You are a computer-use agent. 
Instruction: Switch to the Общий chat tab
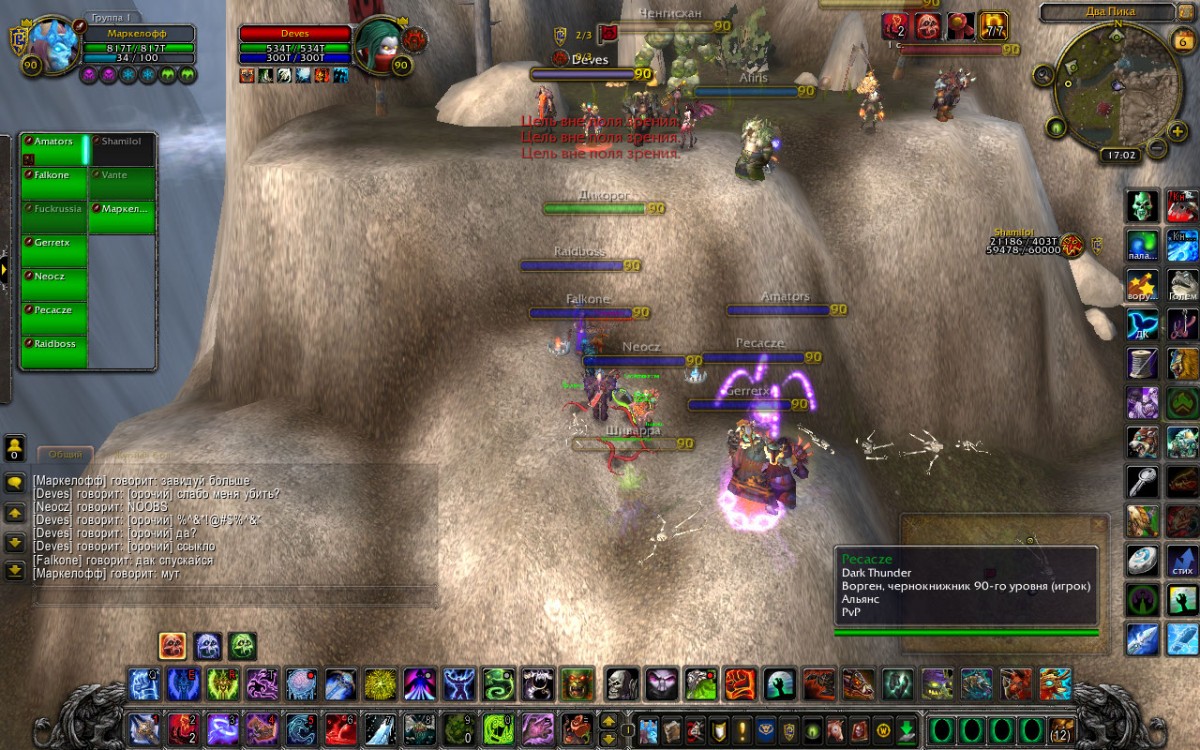66,455
